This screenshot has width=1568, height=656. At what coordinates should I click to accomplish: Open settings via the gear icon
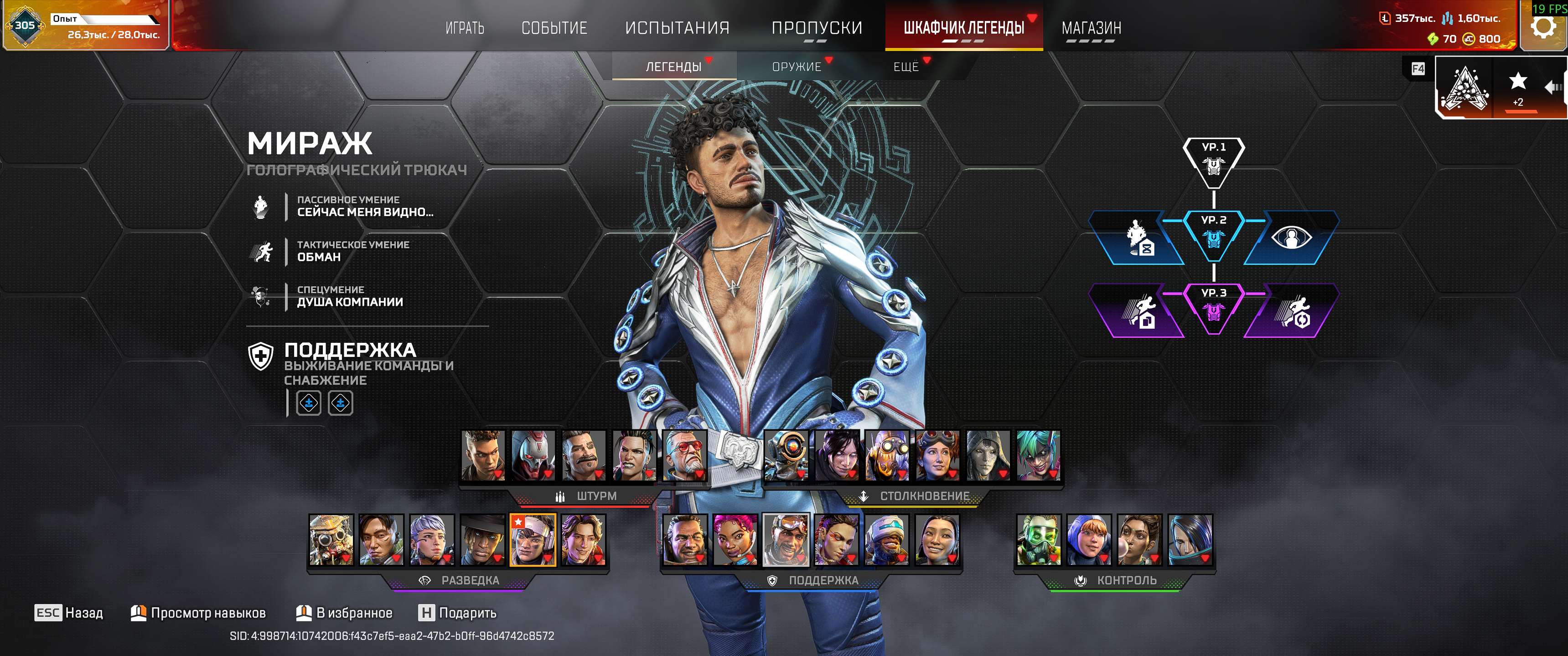point(1543,26)
